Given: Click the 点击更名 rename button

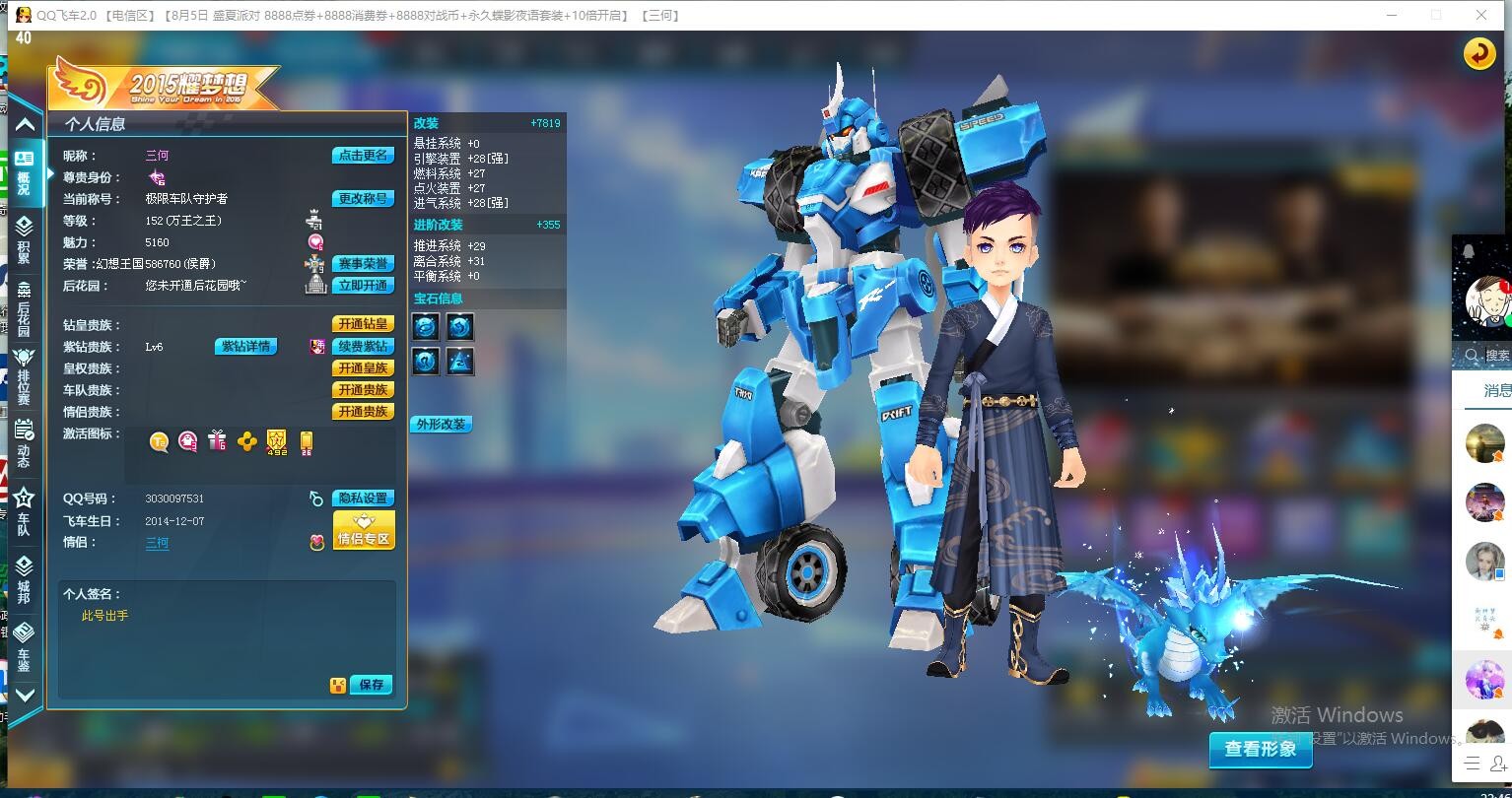Looking at the screenshot, I should 363,156.
